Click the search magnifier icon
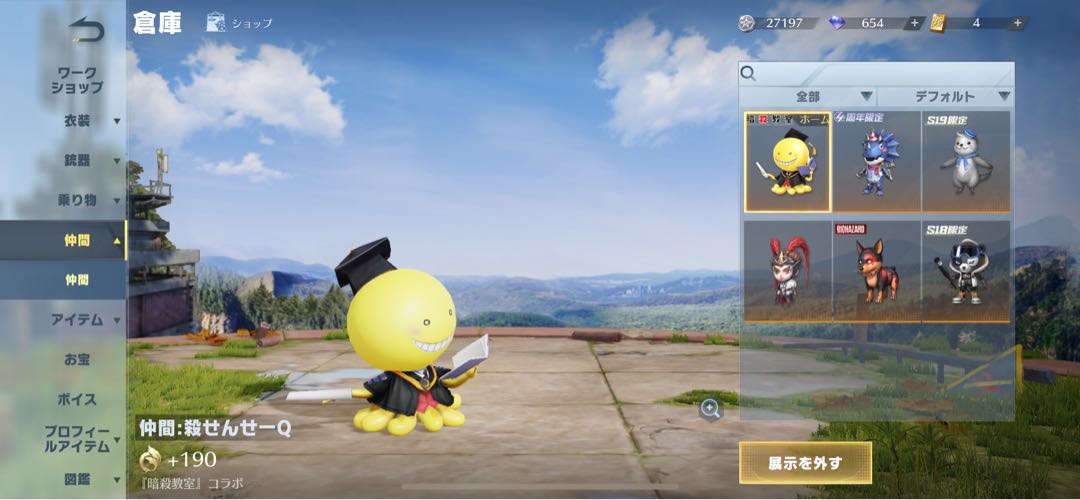 (x=748, y=73)
